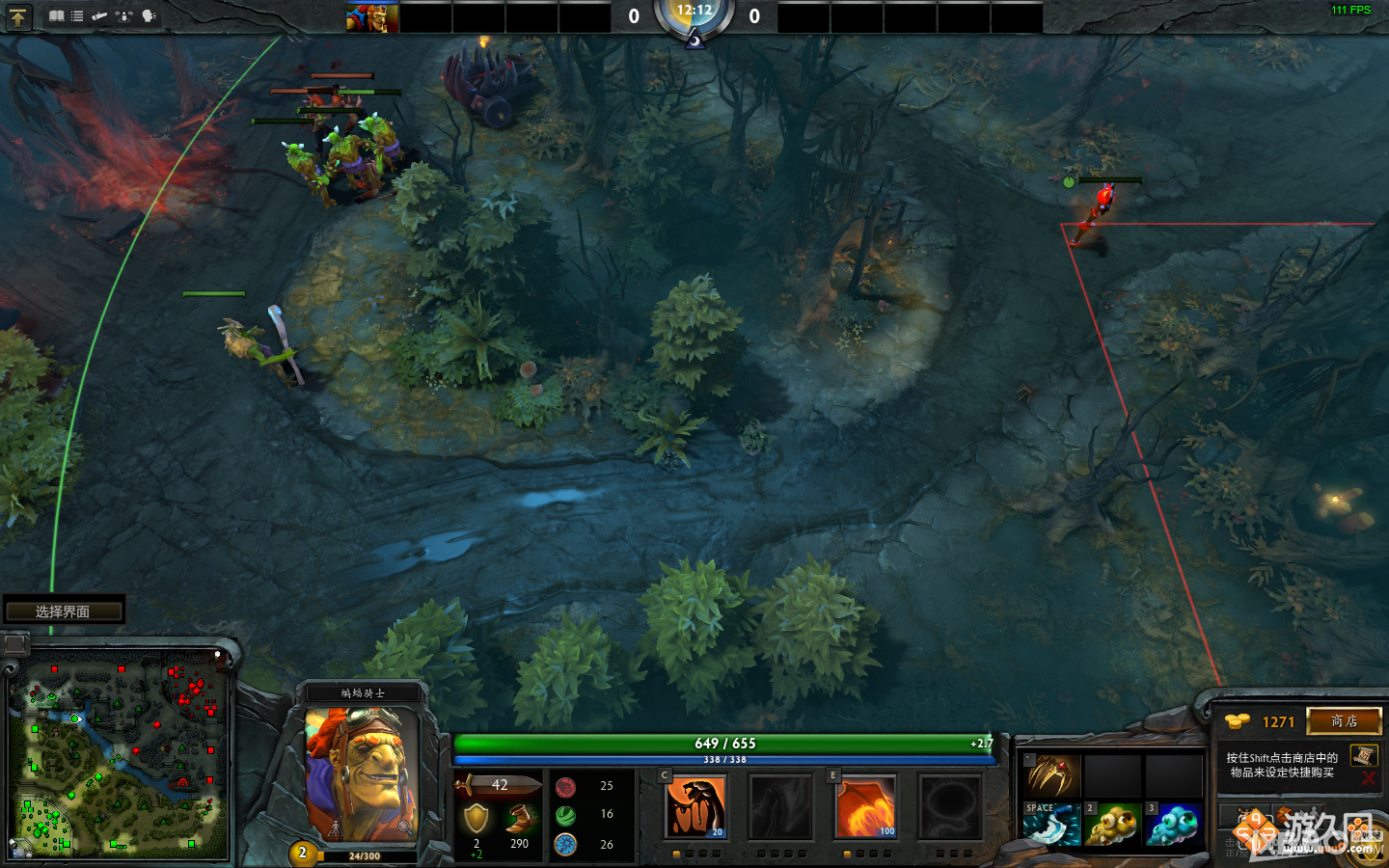This screenshot has height=868, width=1389.
Task: Select the unlearned Flamebreak ability slot
Action: [x=781, y=807]
